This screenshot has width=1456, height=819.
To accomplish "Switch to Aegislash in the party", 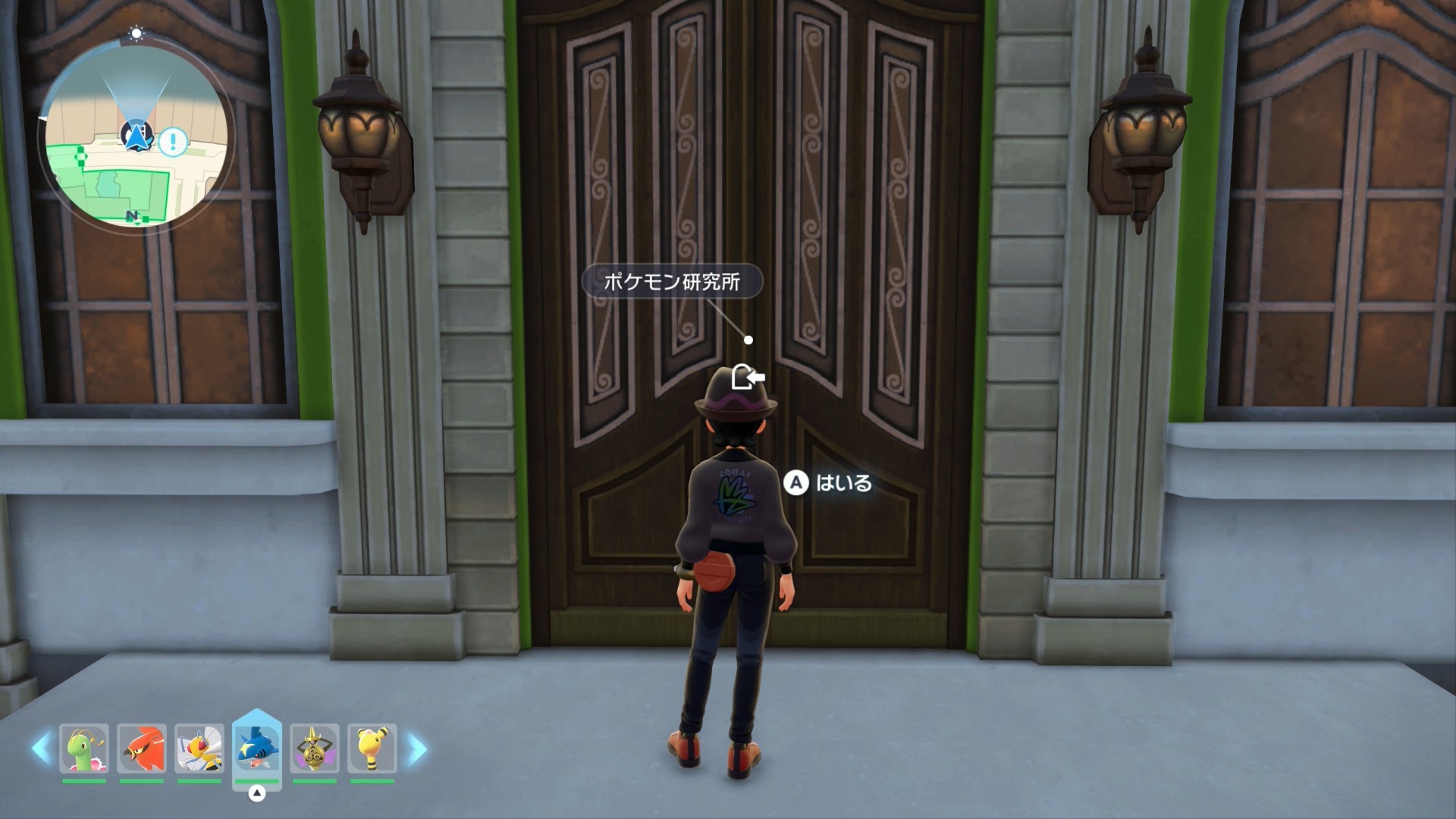I will click(315, 748).
